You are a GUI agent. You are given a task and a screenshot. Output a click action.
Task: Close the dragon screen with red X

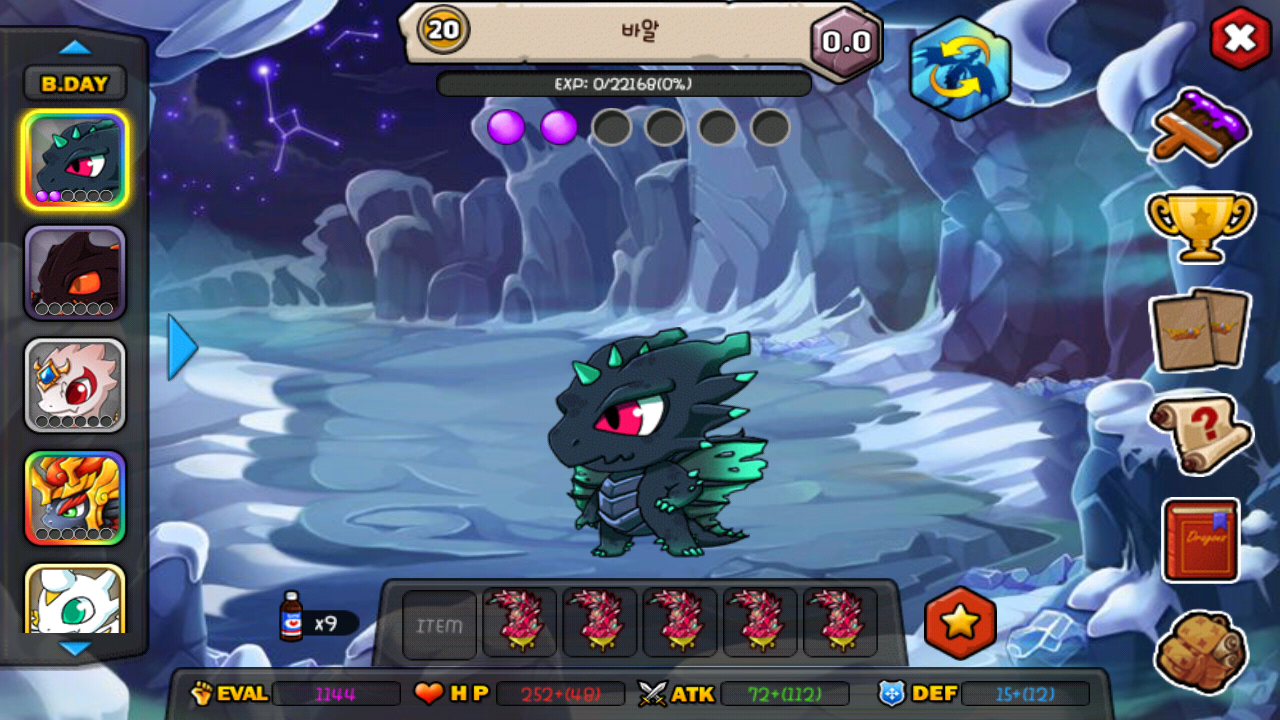[x=1240, y=39]
